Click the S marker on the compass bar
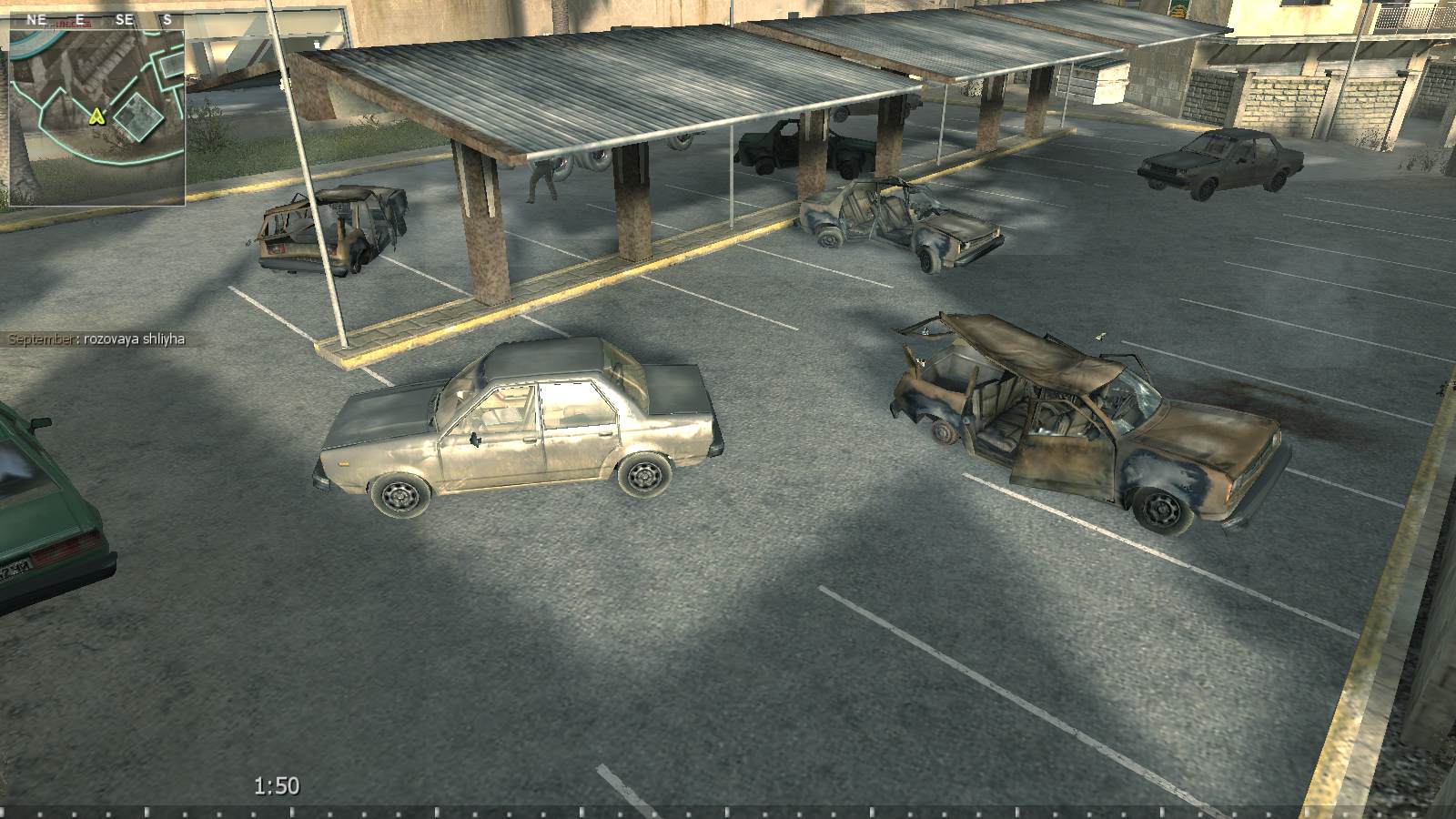Screen dimensions: 1456x819 click(x=167, y=19)
